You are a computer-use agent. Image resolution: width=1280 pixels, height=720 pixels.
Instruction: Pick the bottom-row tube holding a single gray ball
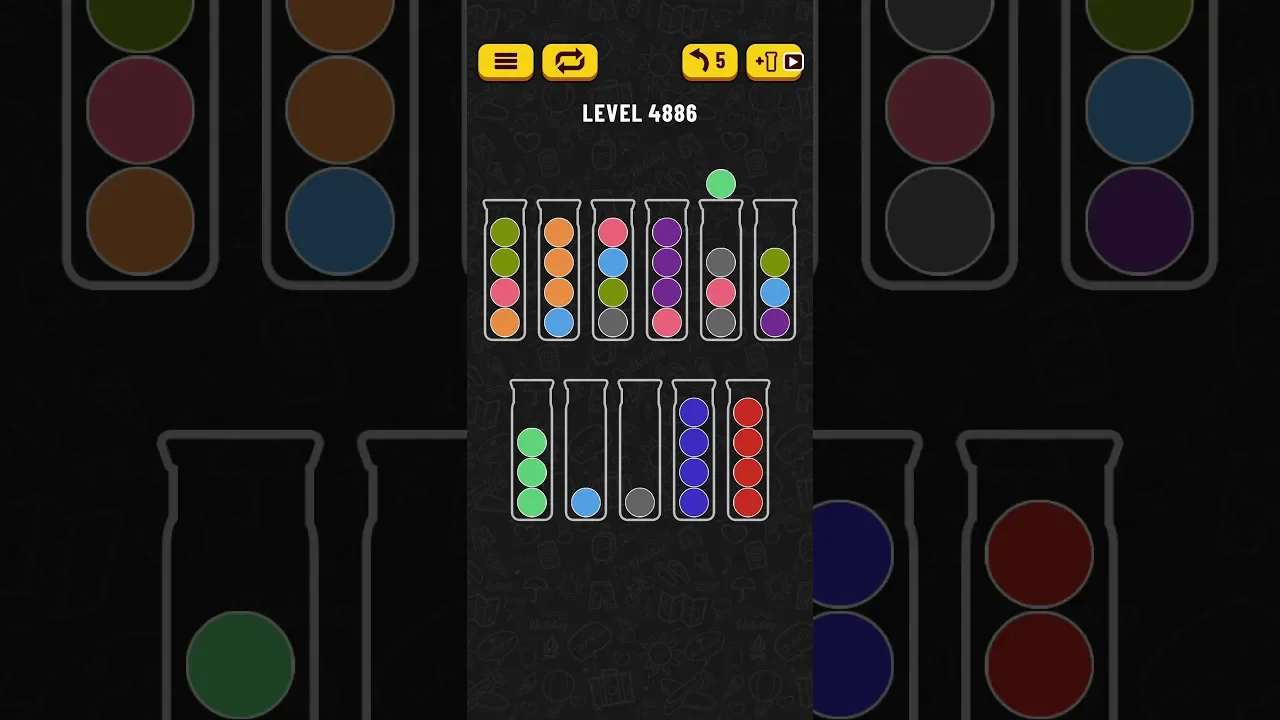coord(640,452)
